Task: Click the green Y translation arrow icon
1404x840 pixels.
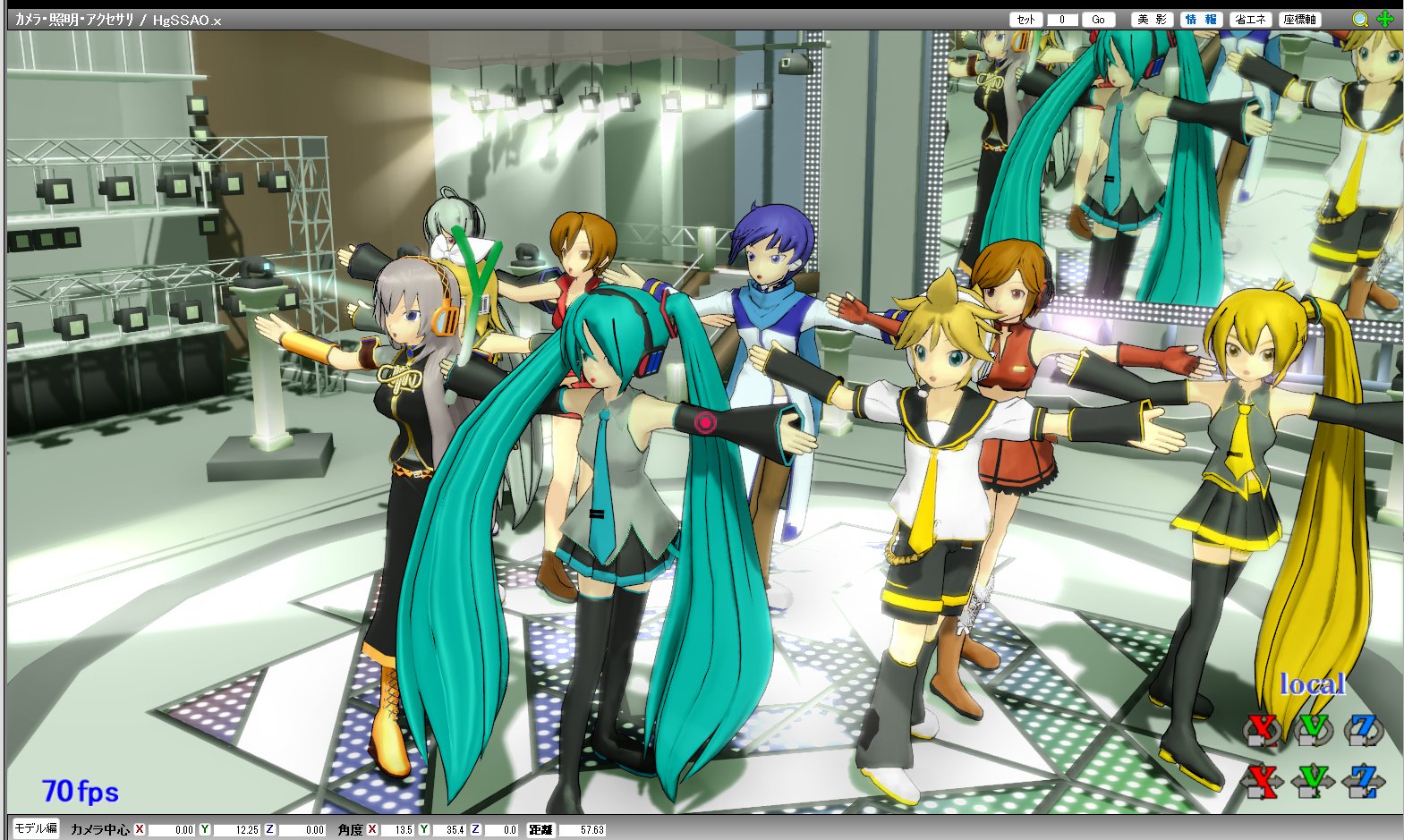Action: tap(1314, 781)
